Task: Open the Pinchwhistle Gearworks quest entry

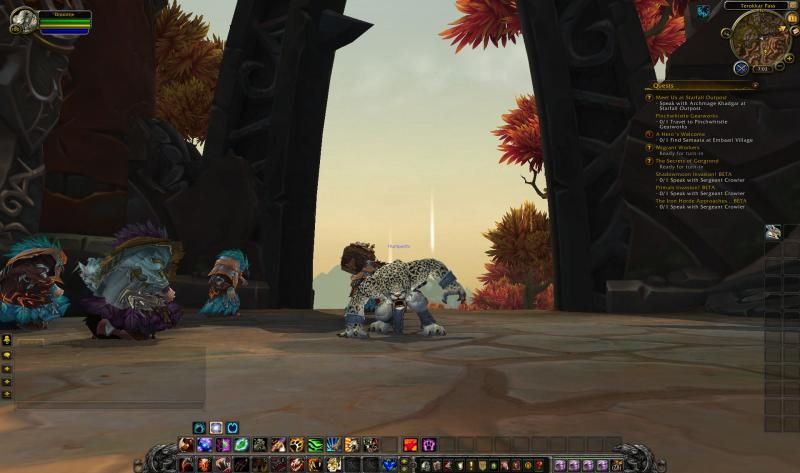Action: [x=692, y=115]
